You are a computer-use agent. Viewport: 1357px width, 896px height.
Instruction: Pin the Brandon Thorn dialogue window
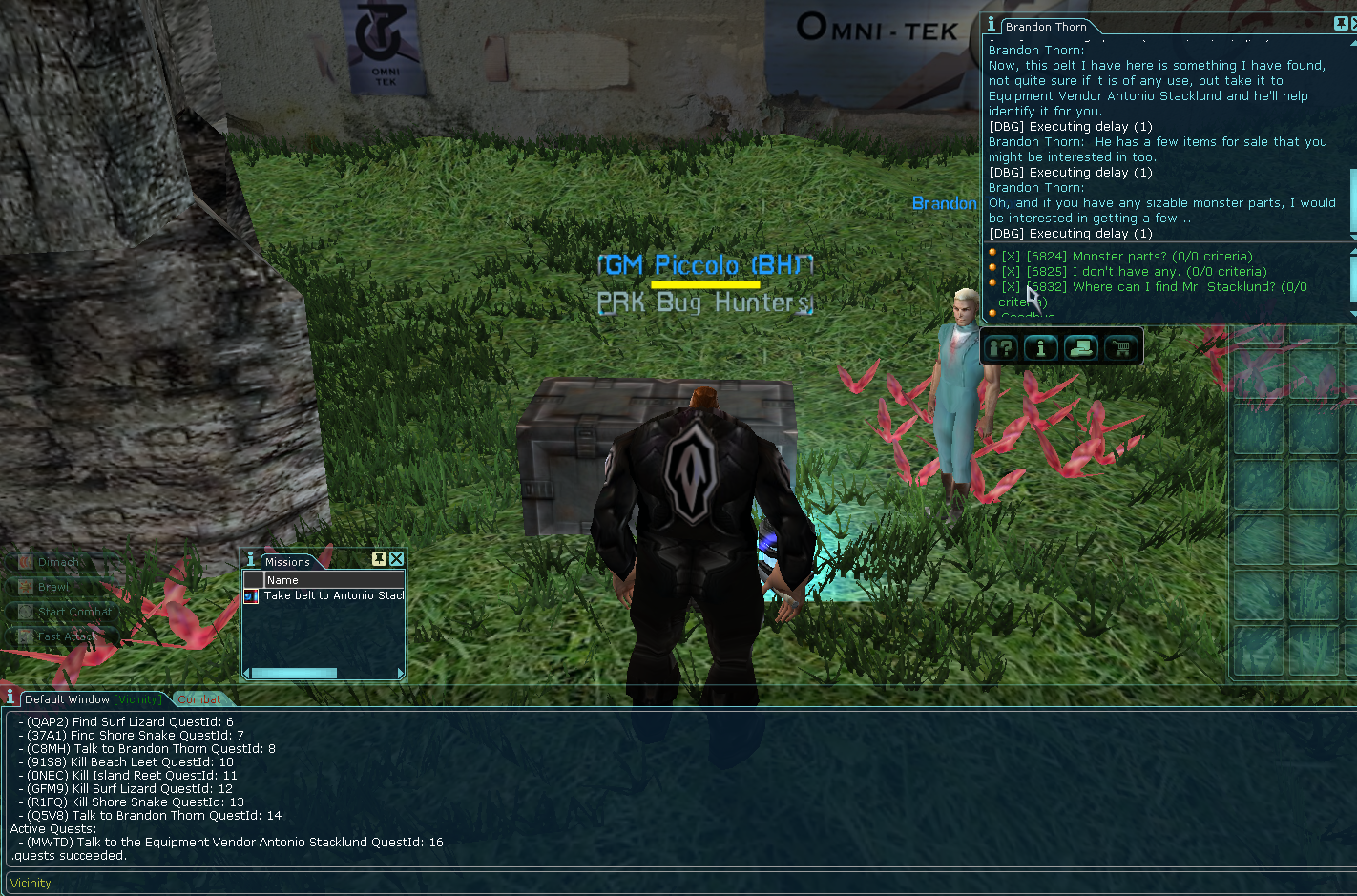[1341, 25]
